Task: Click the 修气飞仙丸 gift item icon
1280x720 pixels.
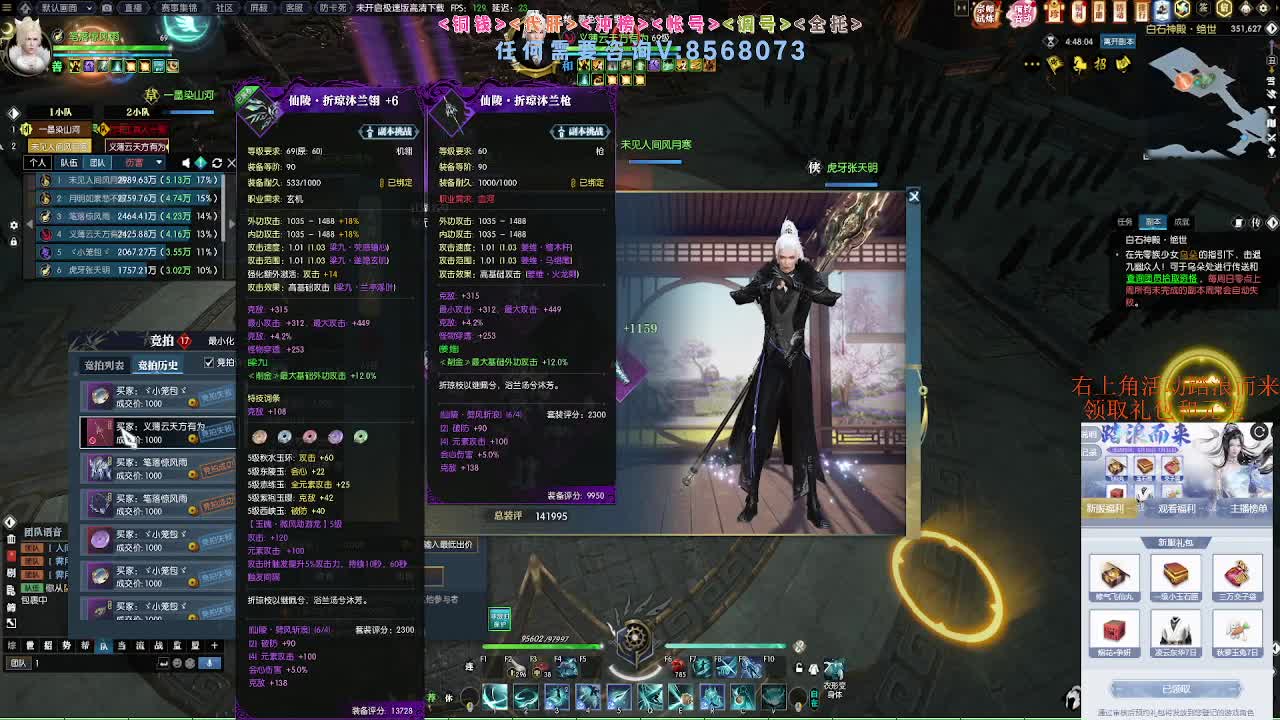Action: 1115,576
